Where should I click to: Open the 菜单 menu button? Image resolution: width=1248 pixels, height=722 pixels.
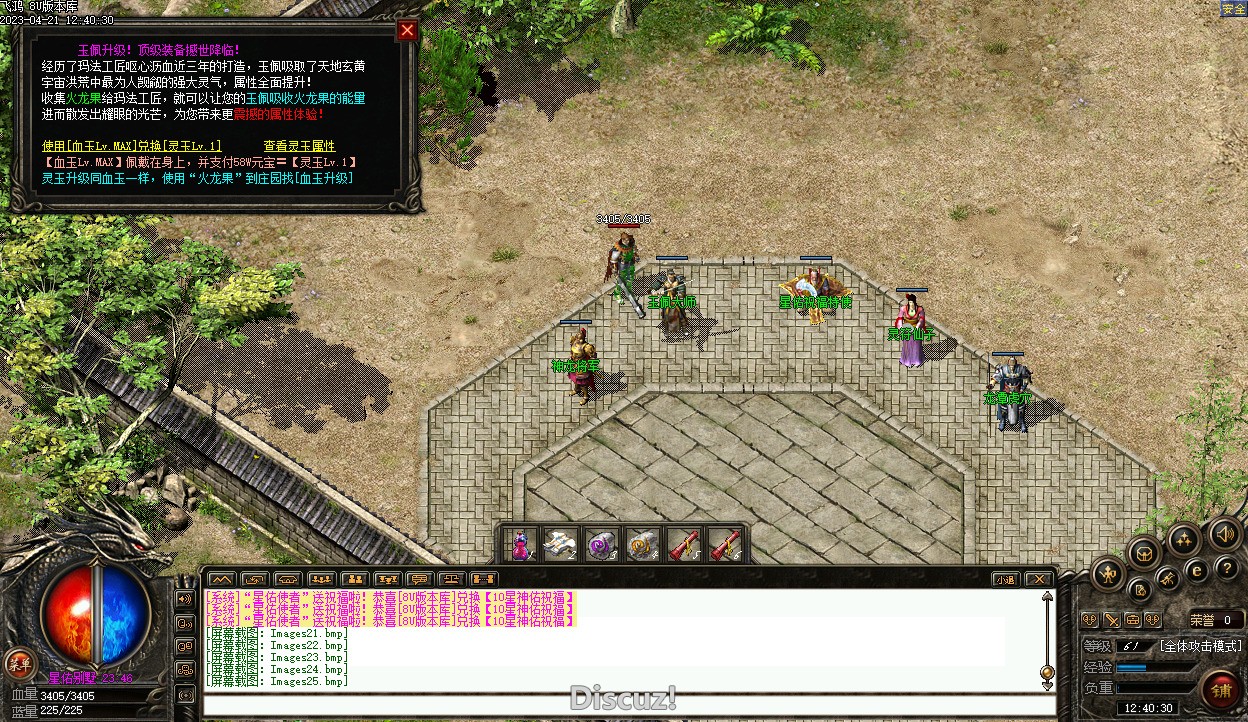[19, 662]
